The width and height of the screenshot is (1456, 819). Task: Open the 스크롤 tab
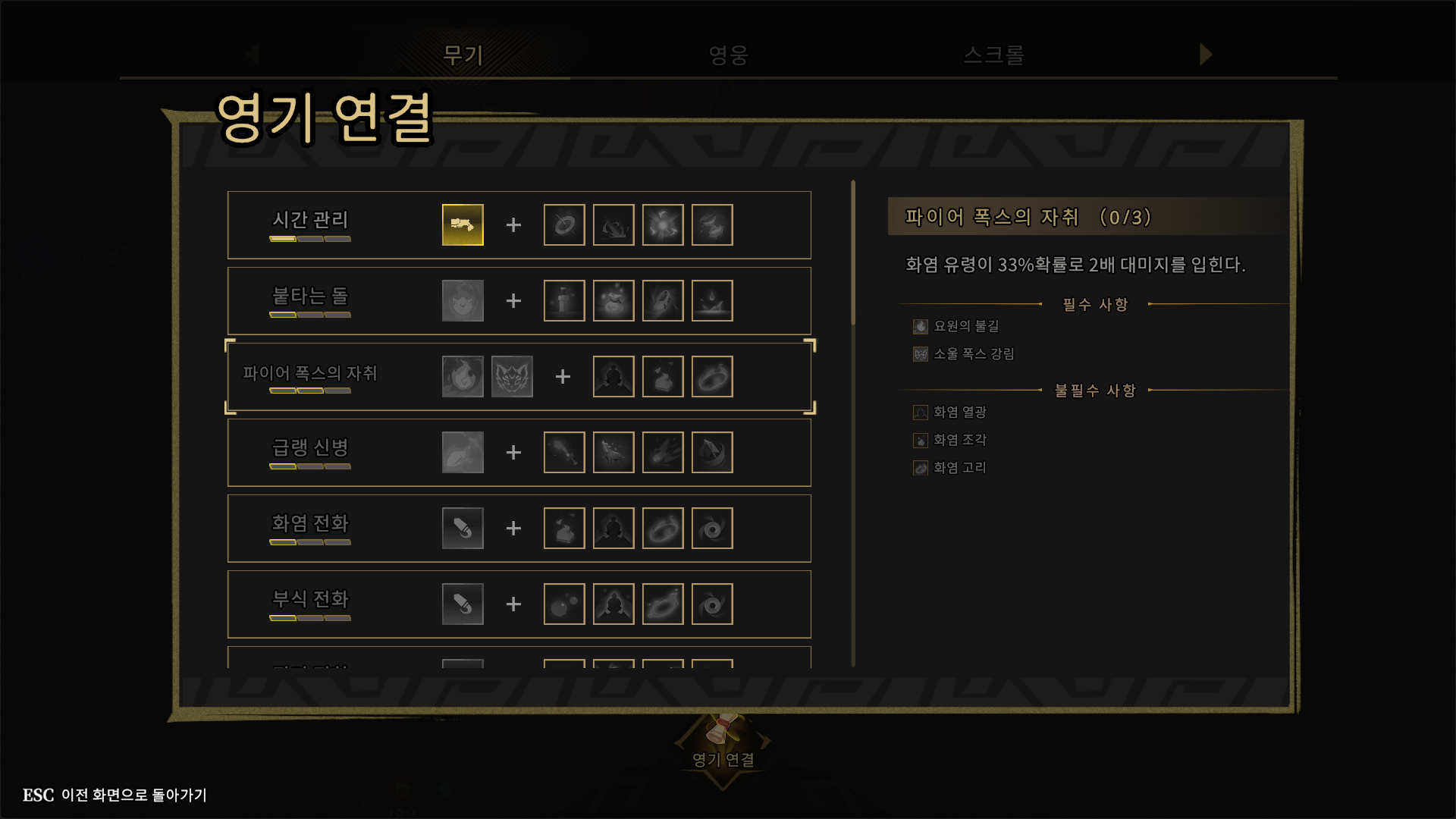click(x=994, y=55)
